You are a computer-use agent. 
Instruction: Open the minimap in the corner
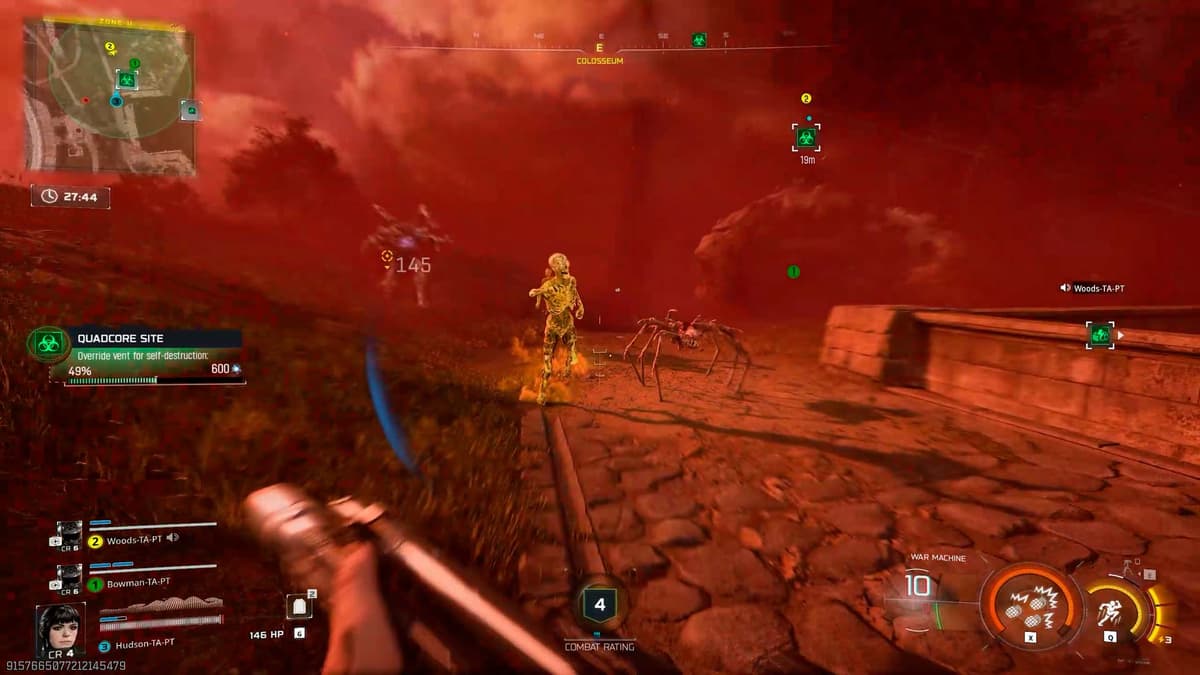(x=110, y=97)
